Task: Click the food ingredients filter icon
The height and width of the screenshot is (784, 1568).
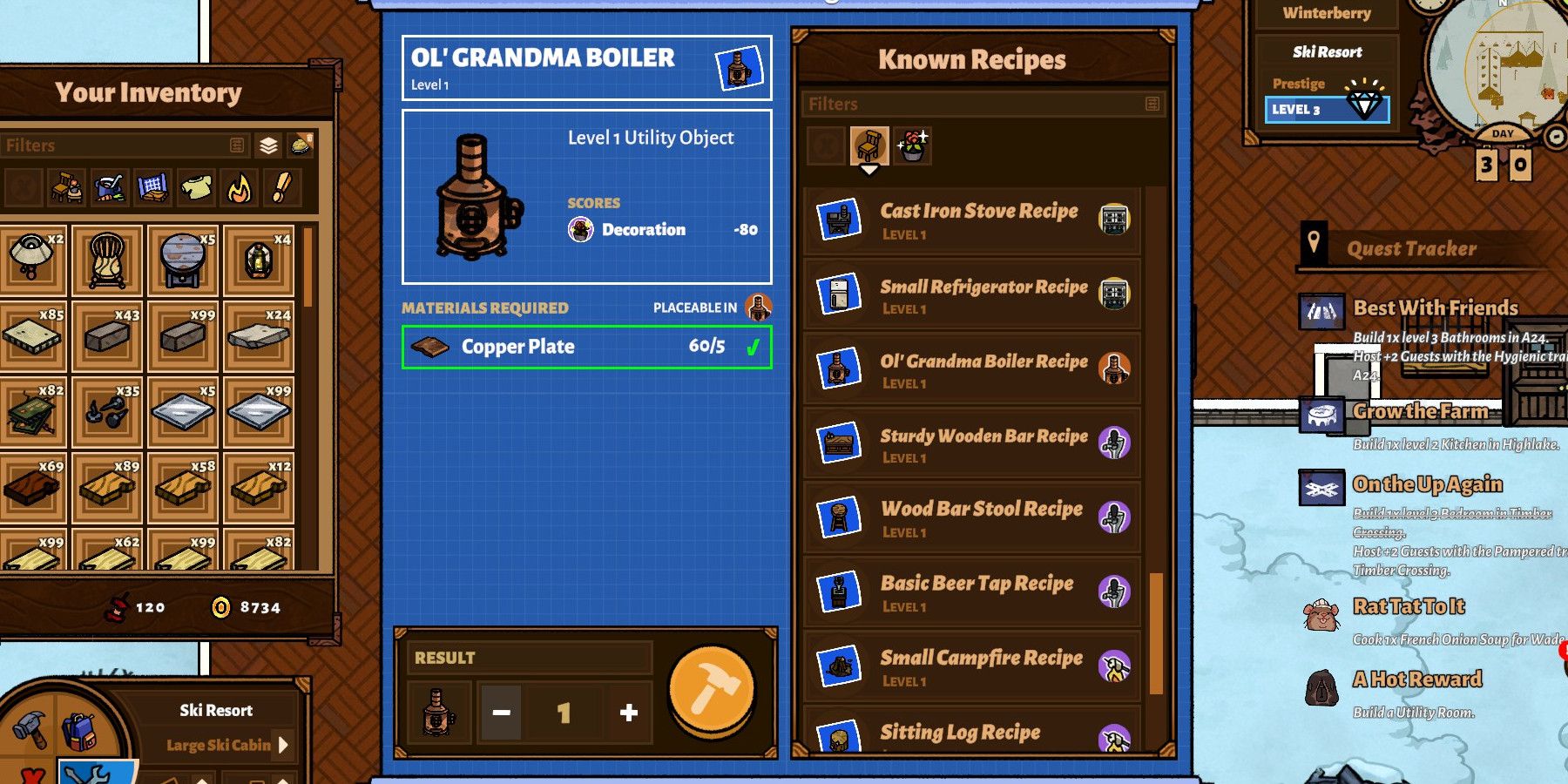Action: tap(107, 187)
